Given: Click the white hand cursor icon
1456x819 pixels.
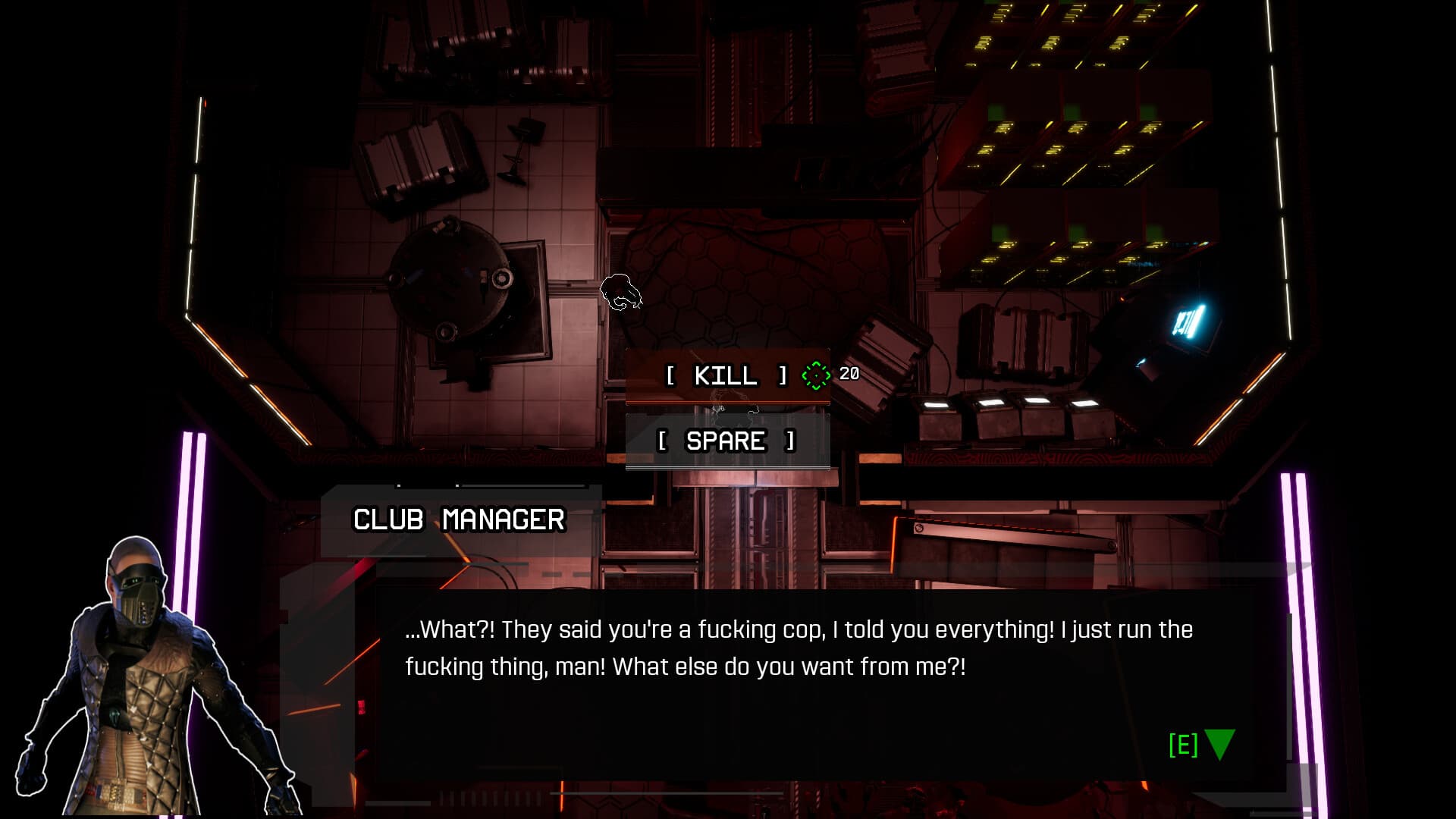Looking at the screenshot, I should coord(620,292).
